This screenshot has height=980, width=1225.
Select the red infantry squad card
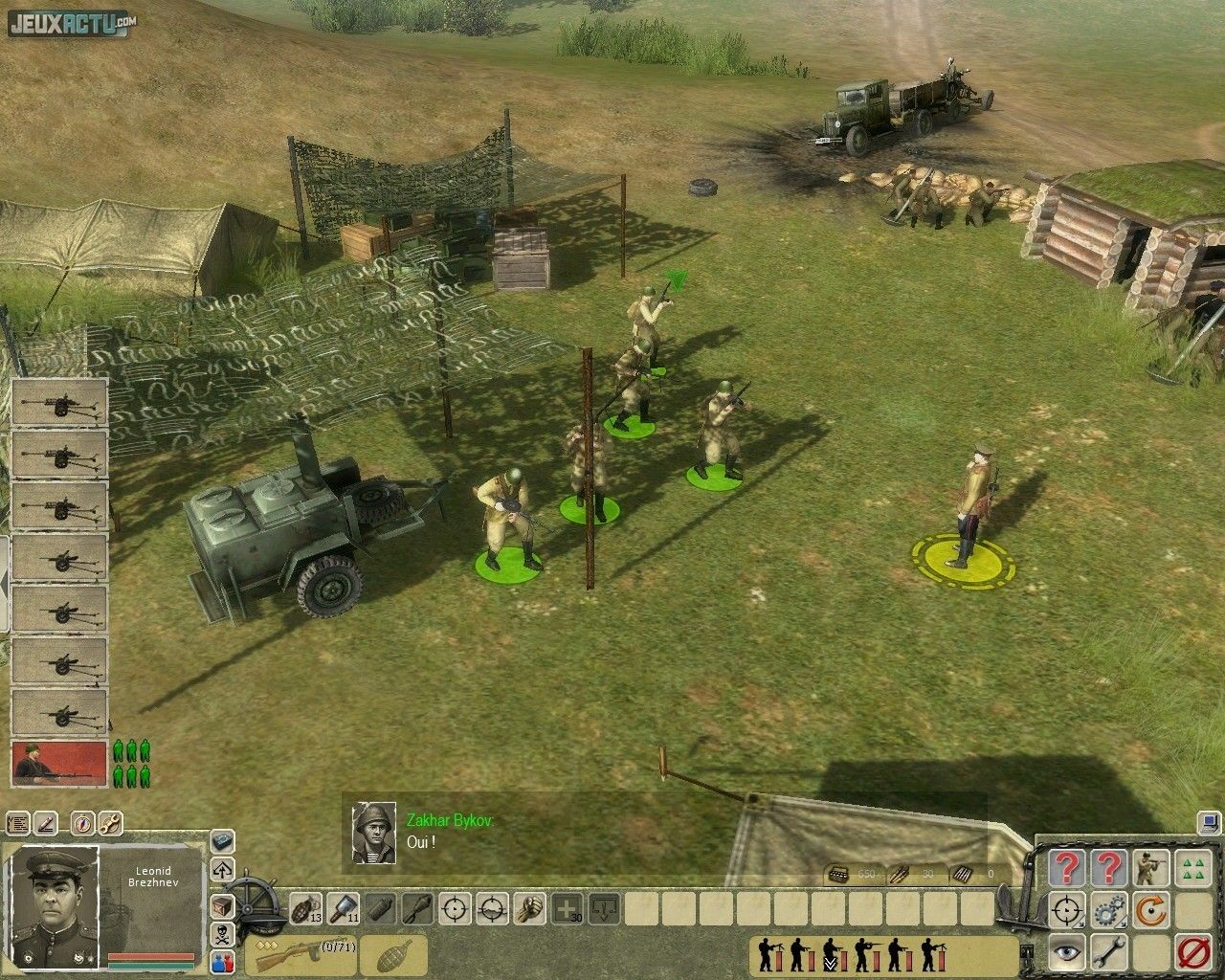click(58, 763)
